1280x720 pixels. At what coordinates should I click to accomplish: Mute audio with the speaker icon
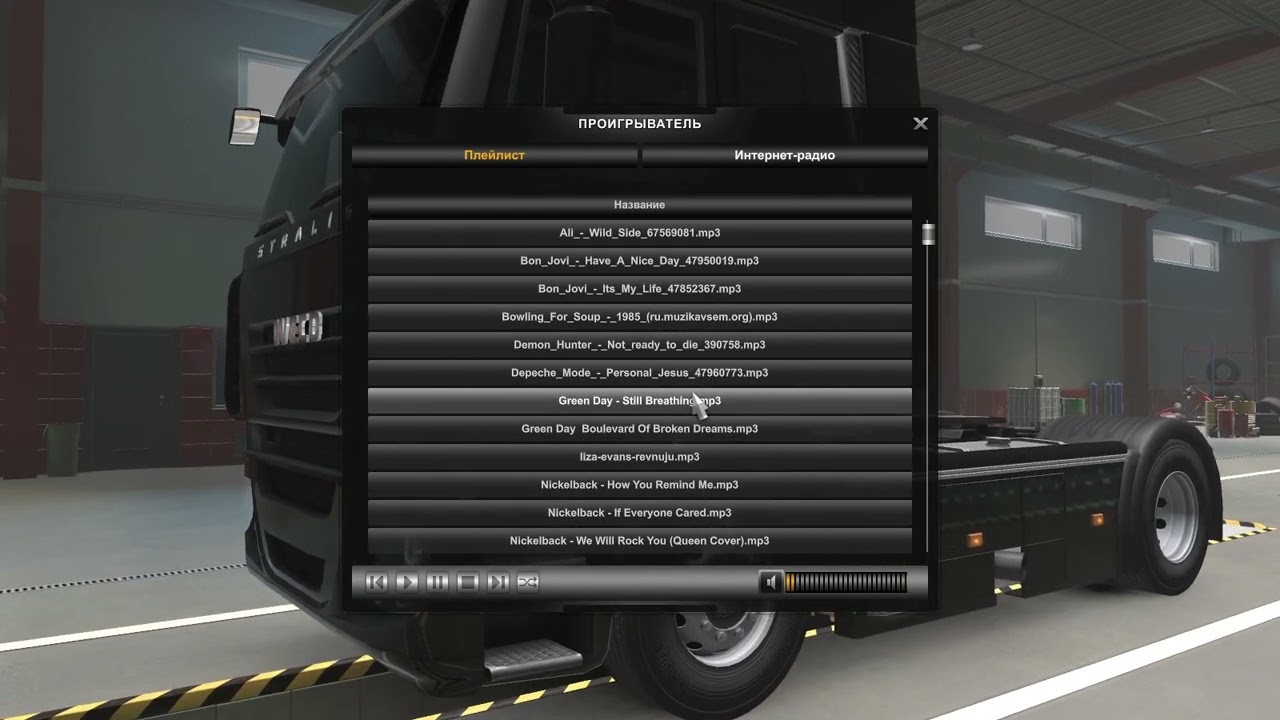click(770, 582)
